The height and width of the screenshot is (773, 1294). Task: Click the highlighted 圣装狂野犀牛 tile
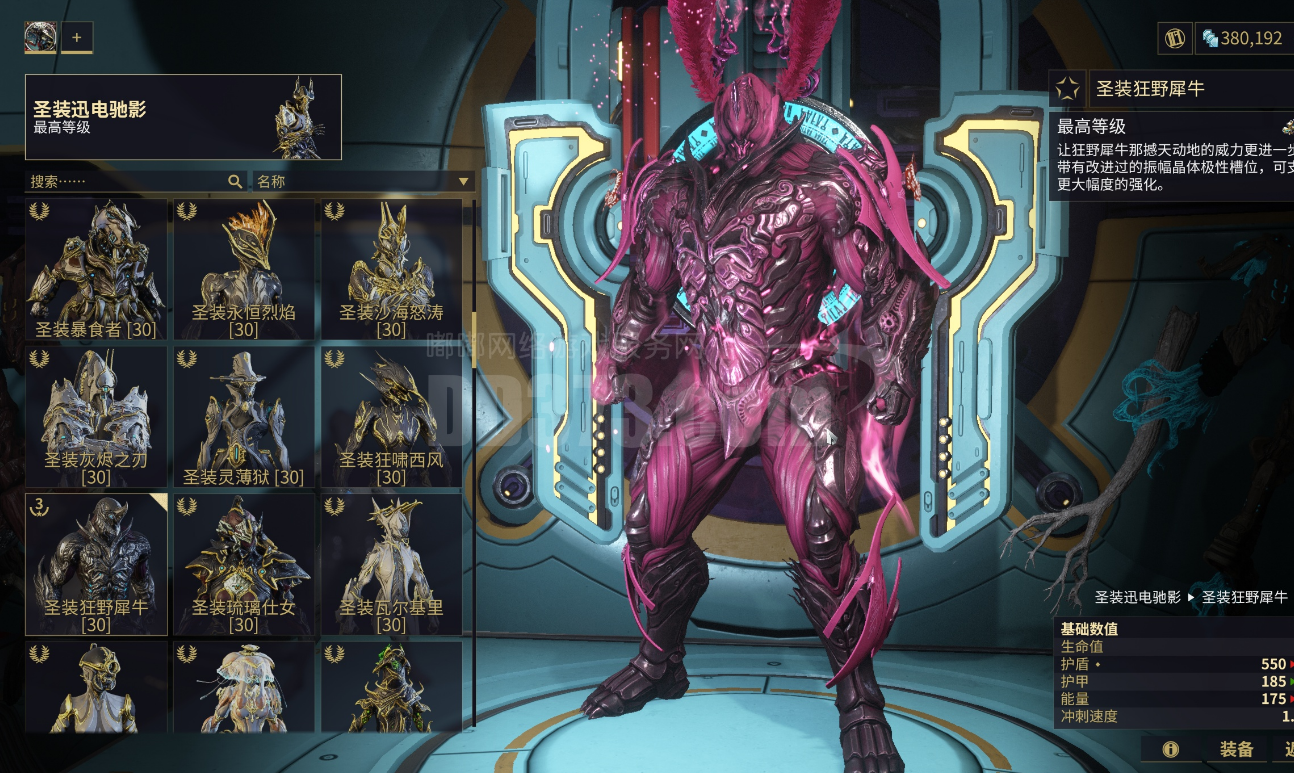point(96,564)
